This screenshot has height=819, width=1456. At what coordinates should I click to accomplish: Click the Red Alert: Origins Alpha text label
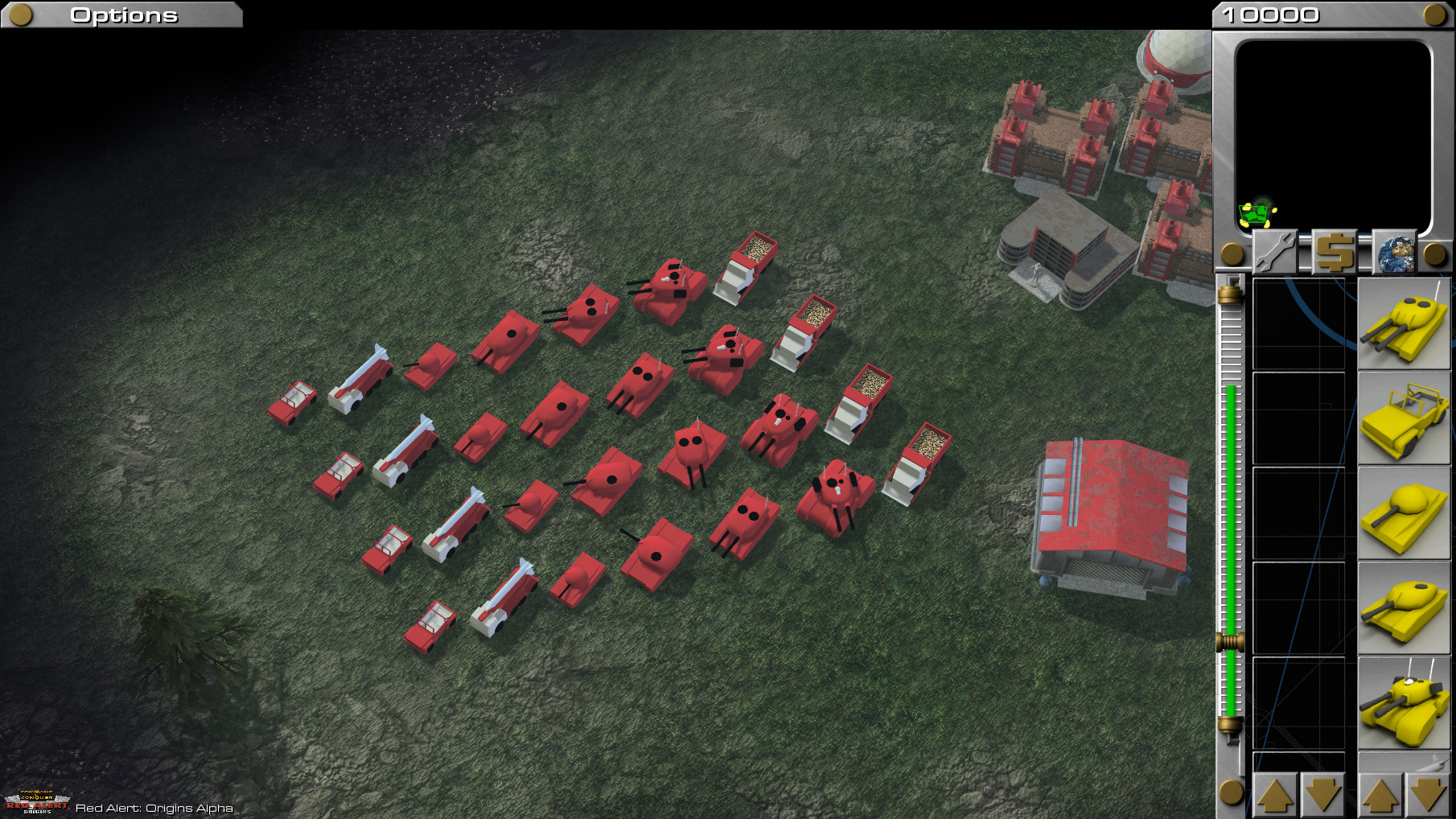154,808
